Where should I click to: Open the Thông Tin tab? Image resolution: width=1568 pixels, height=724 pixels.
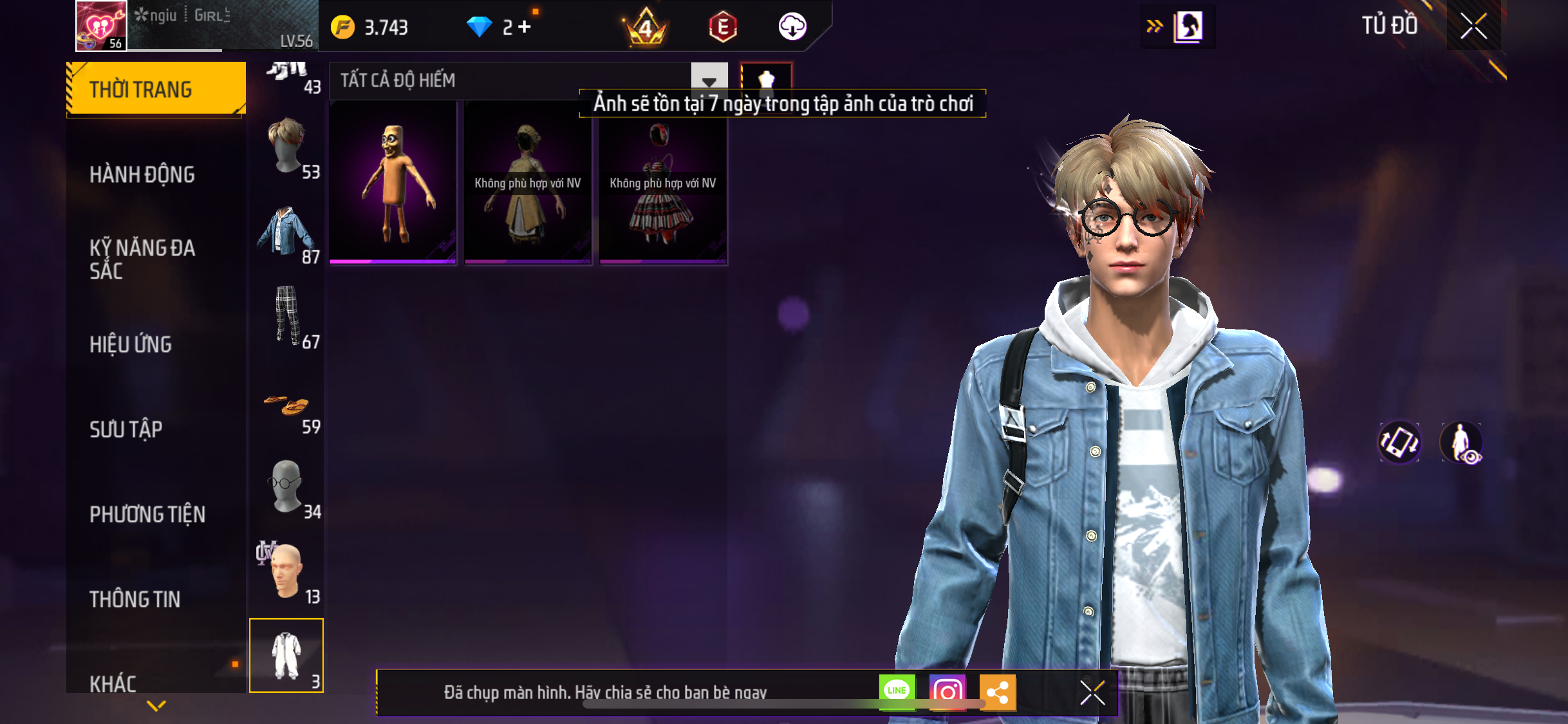135,599
